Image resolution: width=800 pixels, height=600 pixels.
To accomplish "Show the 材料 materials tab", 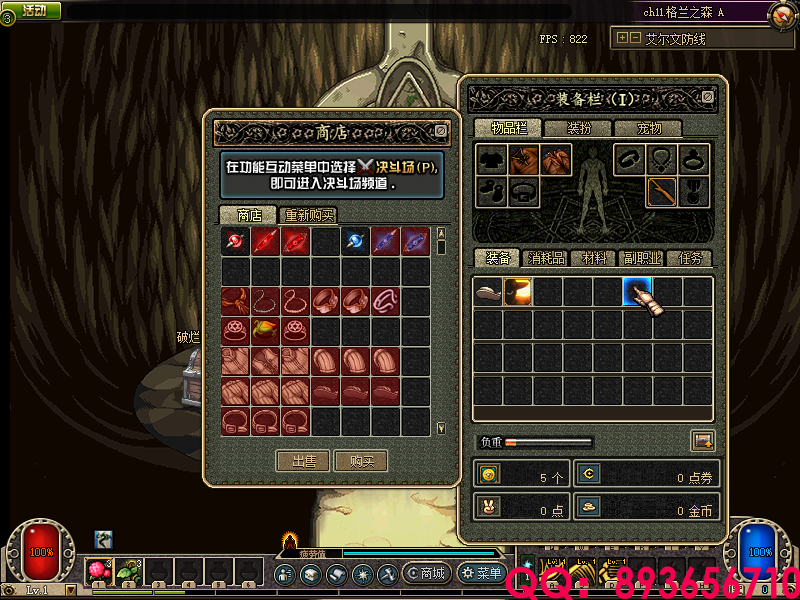I will (x=594, y=258).
